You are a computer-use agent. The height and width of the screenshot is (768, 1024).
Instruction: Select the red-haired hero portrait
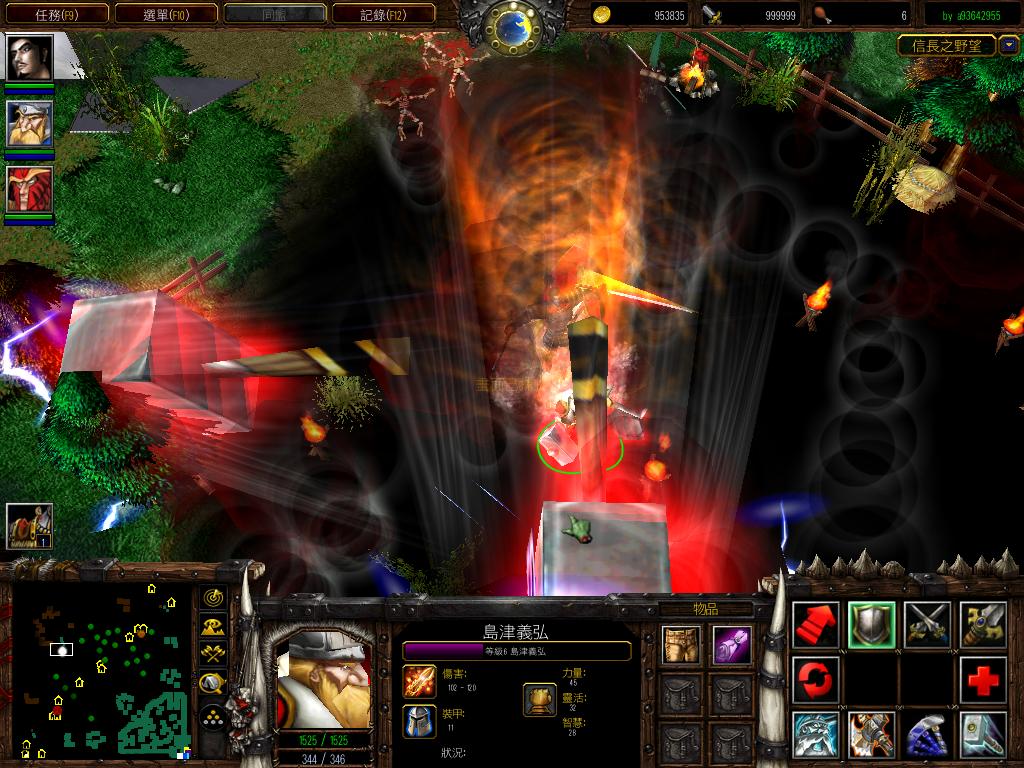point(29,189)
